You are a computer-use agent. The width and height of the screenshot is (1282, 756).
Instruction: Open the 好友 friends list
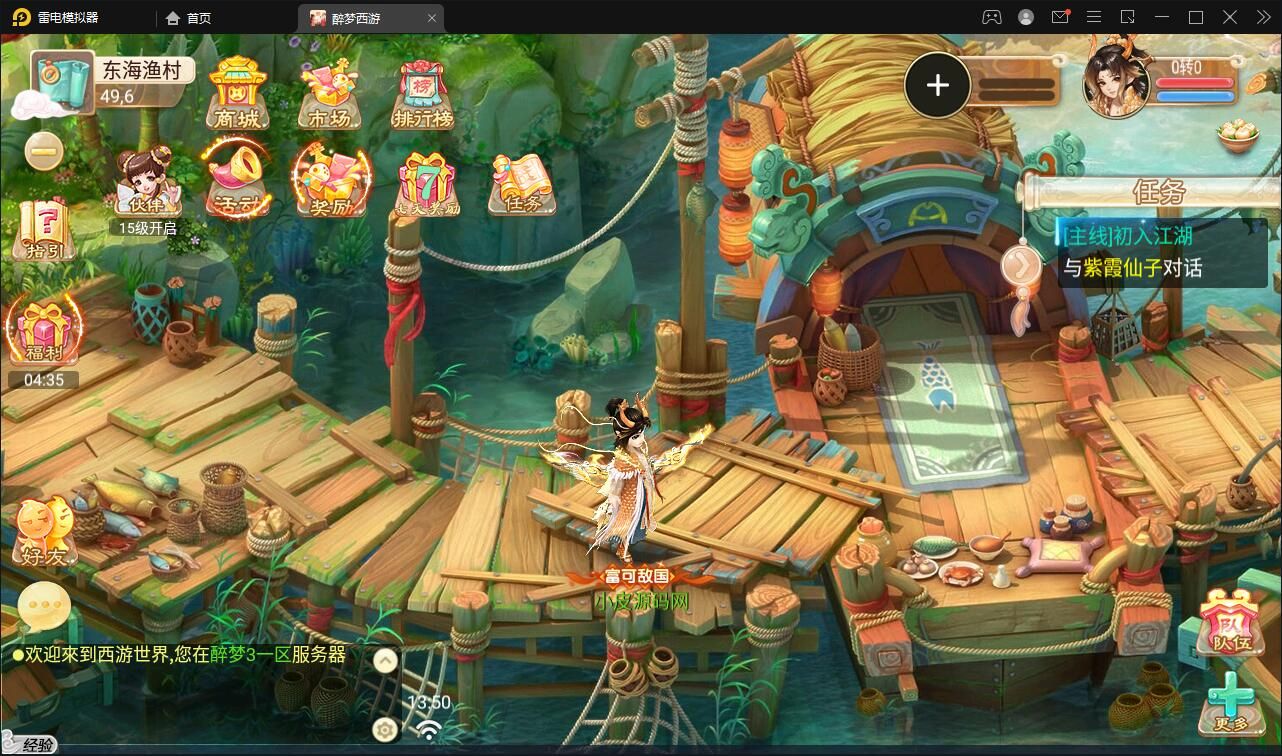pyautogui.click(x=43, y=531)
